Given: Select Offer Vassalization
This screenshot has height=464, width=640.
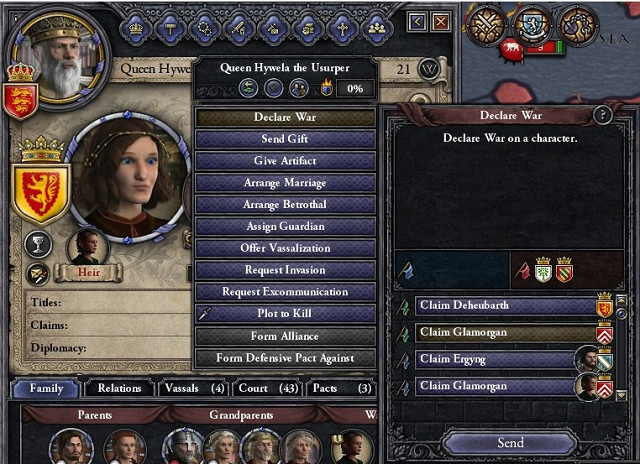Looking at the screenshot, I should 285,248.
